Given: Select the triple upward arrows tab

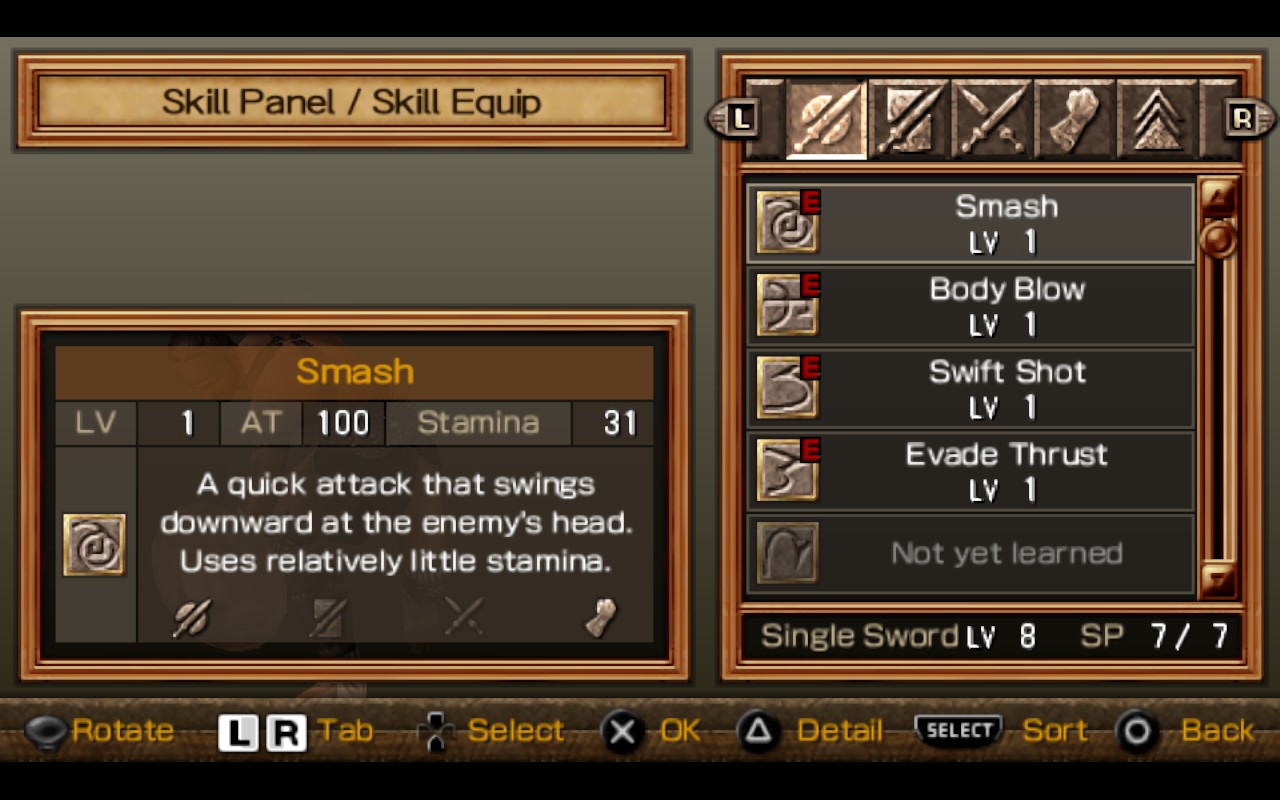Looking at the screenshot, I should 1156,120.
